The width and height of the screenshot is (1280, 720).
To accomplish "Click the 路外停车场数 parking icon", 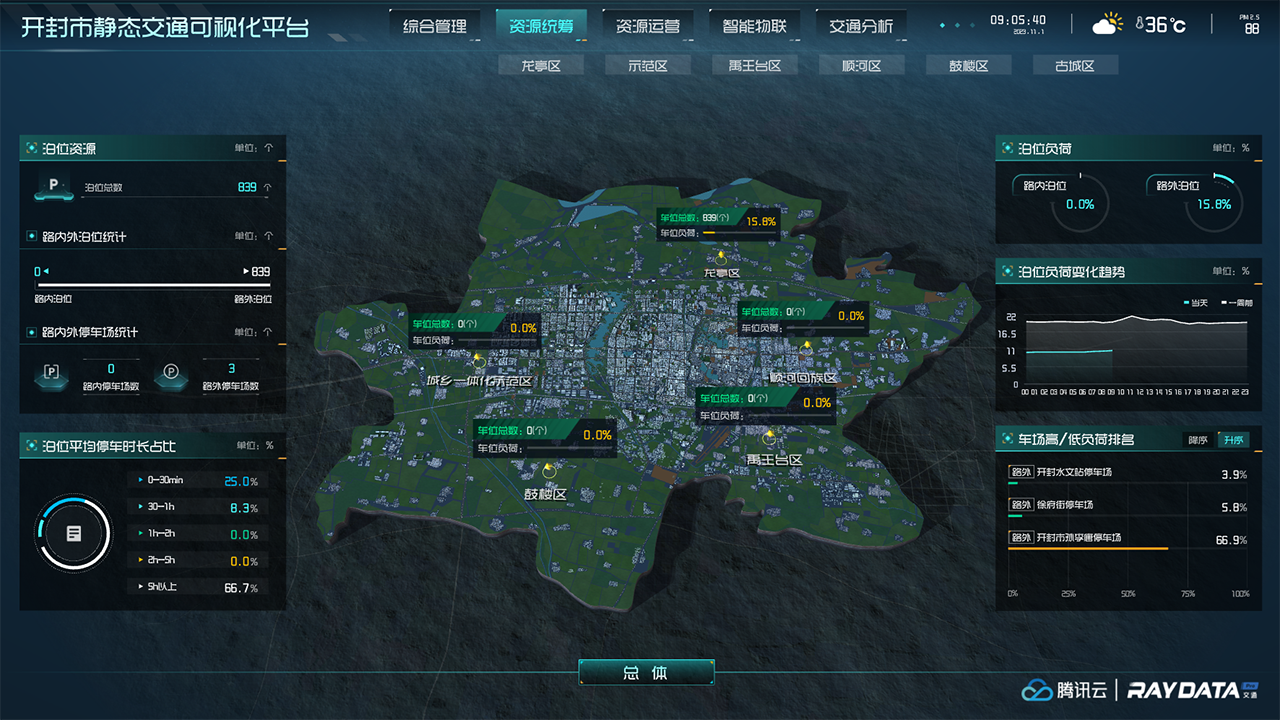I will (x=172, y=377).
